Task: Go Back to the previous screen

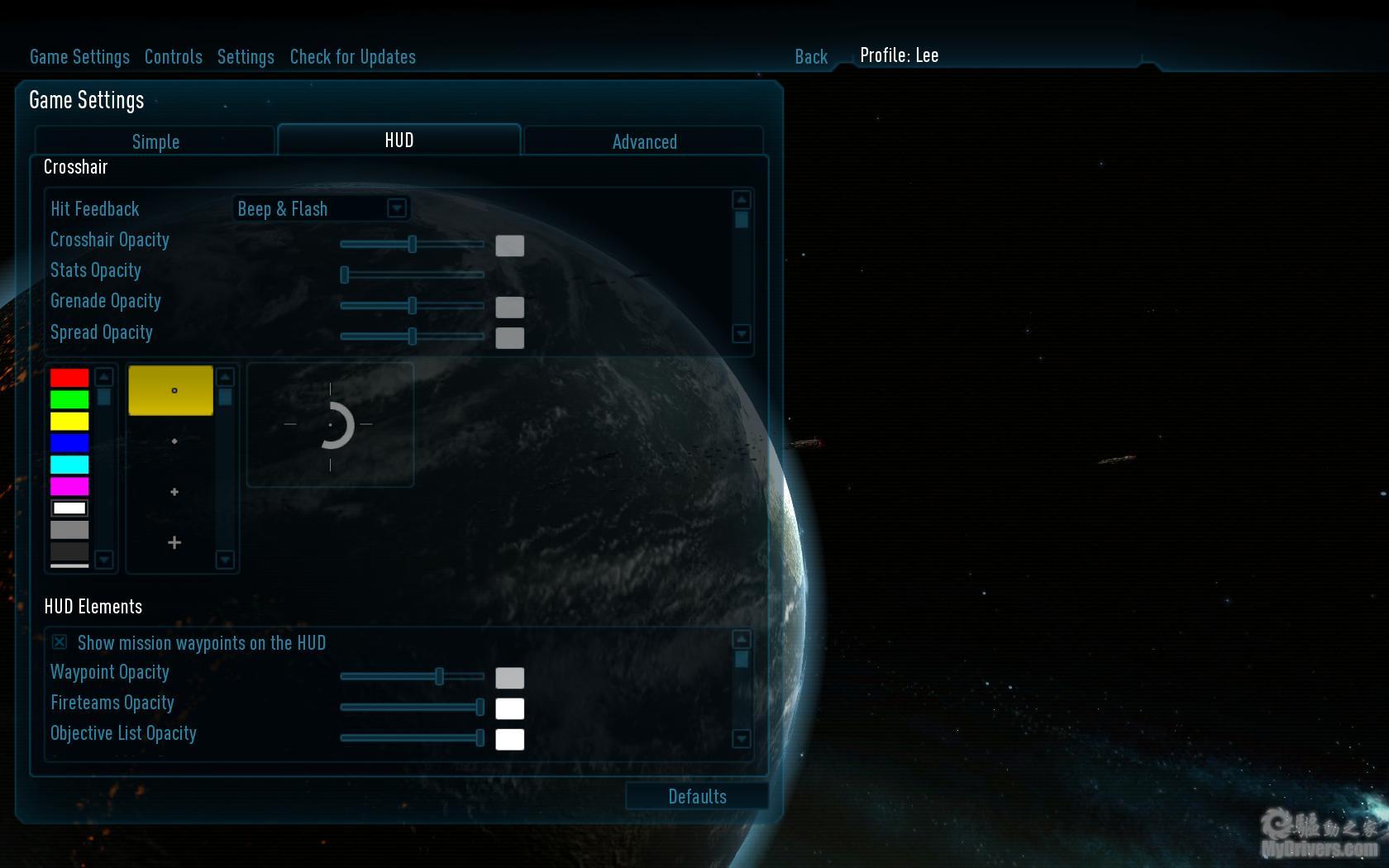Action: pos(810,57)
